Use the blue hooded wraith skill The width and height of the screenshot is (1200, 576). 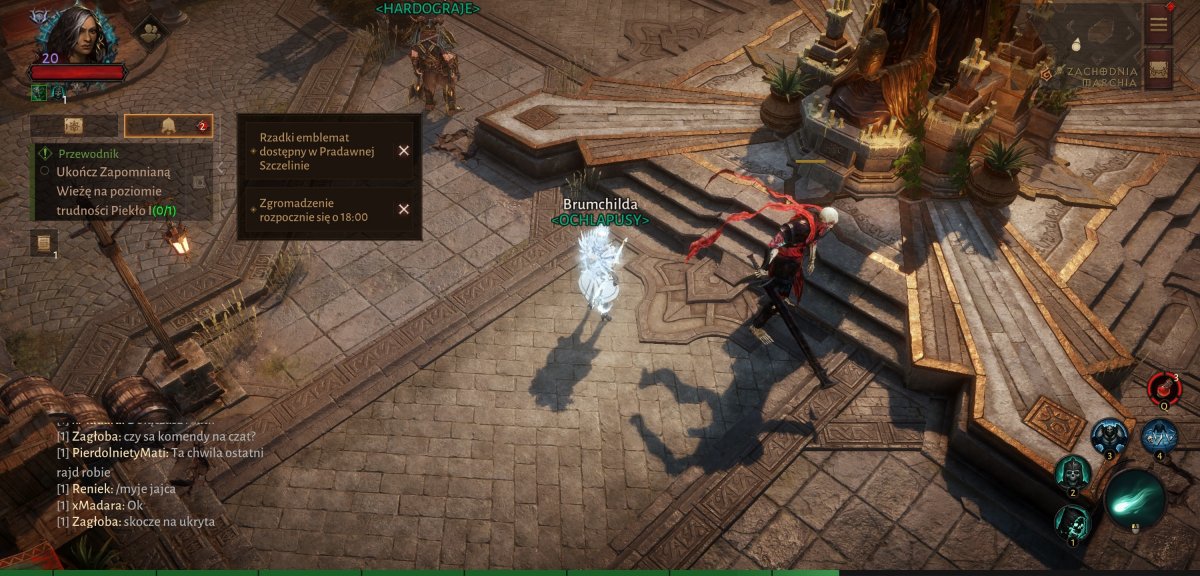click(x=1159, y=436)
